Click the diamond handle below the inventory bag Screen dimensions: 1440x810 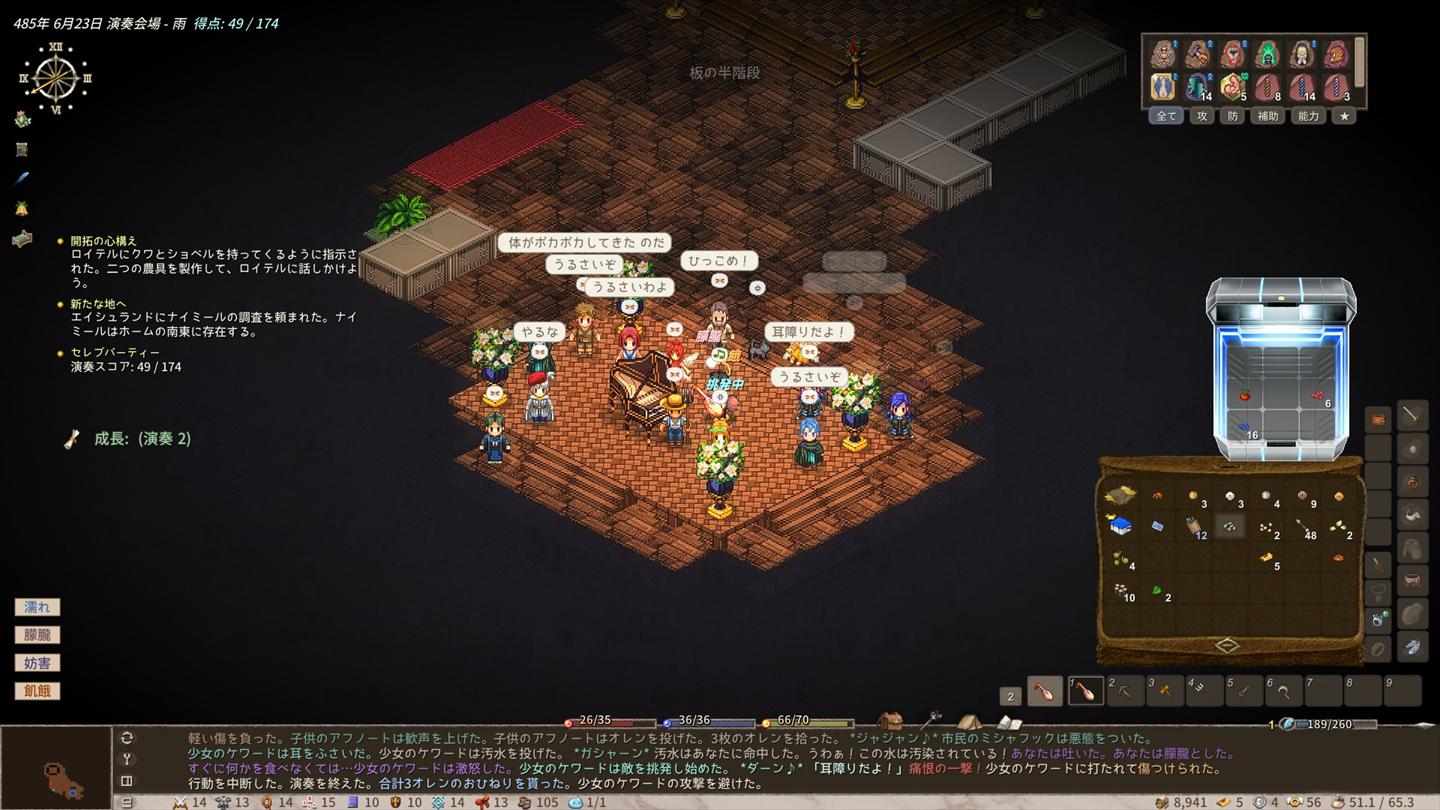1228,645
